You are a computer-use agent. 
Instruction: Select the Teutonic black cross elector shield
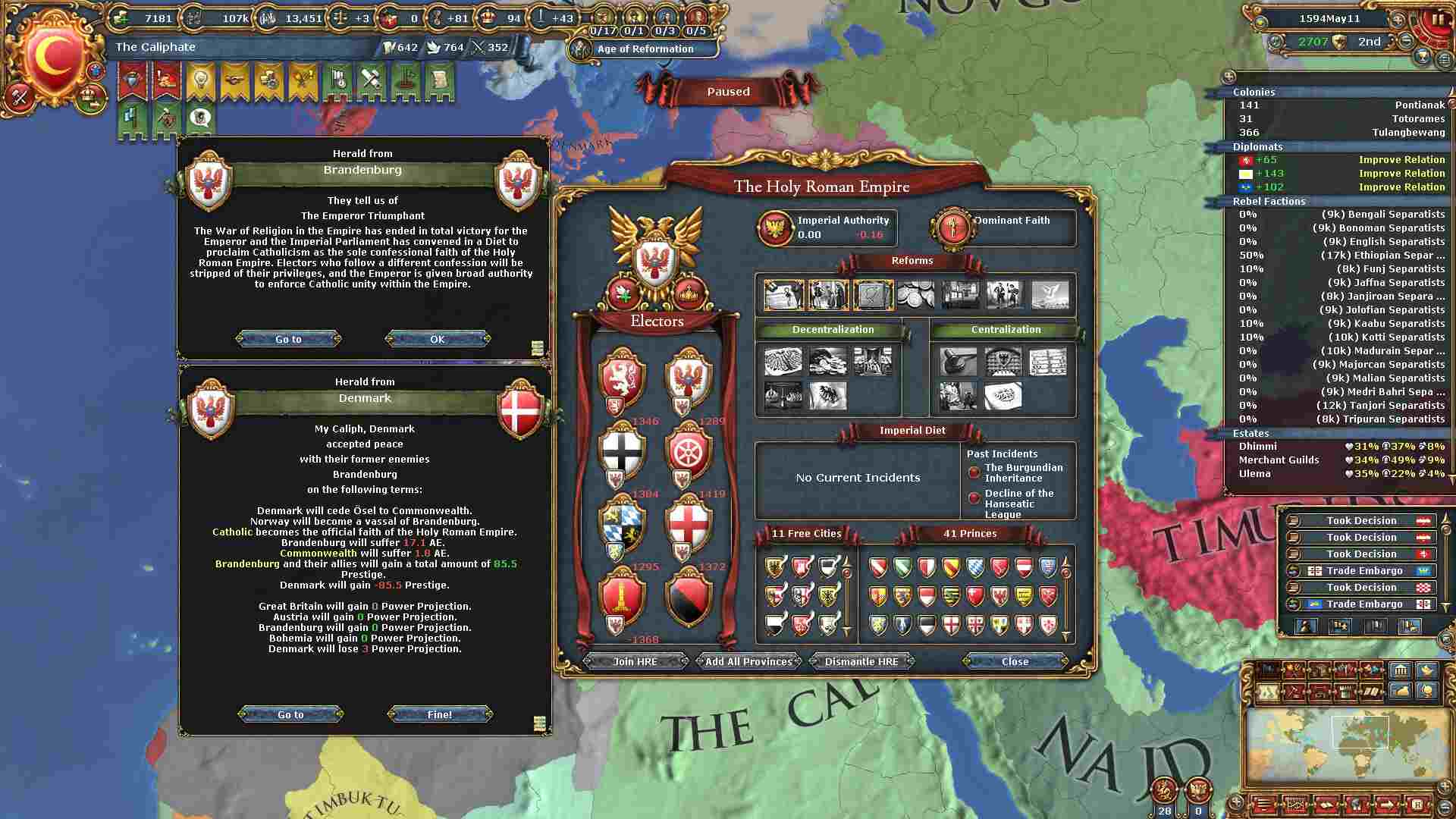(621, 452)
